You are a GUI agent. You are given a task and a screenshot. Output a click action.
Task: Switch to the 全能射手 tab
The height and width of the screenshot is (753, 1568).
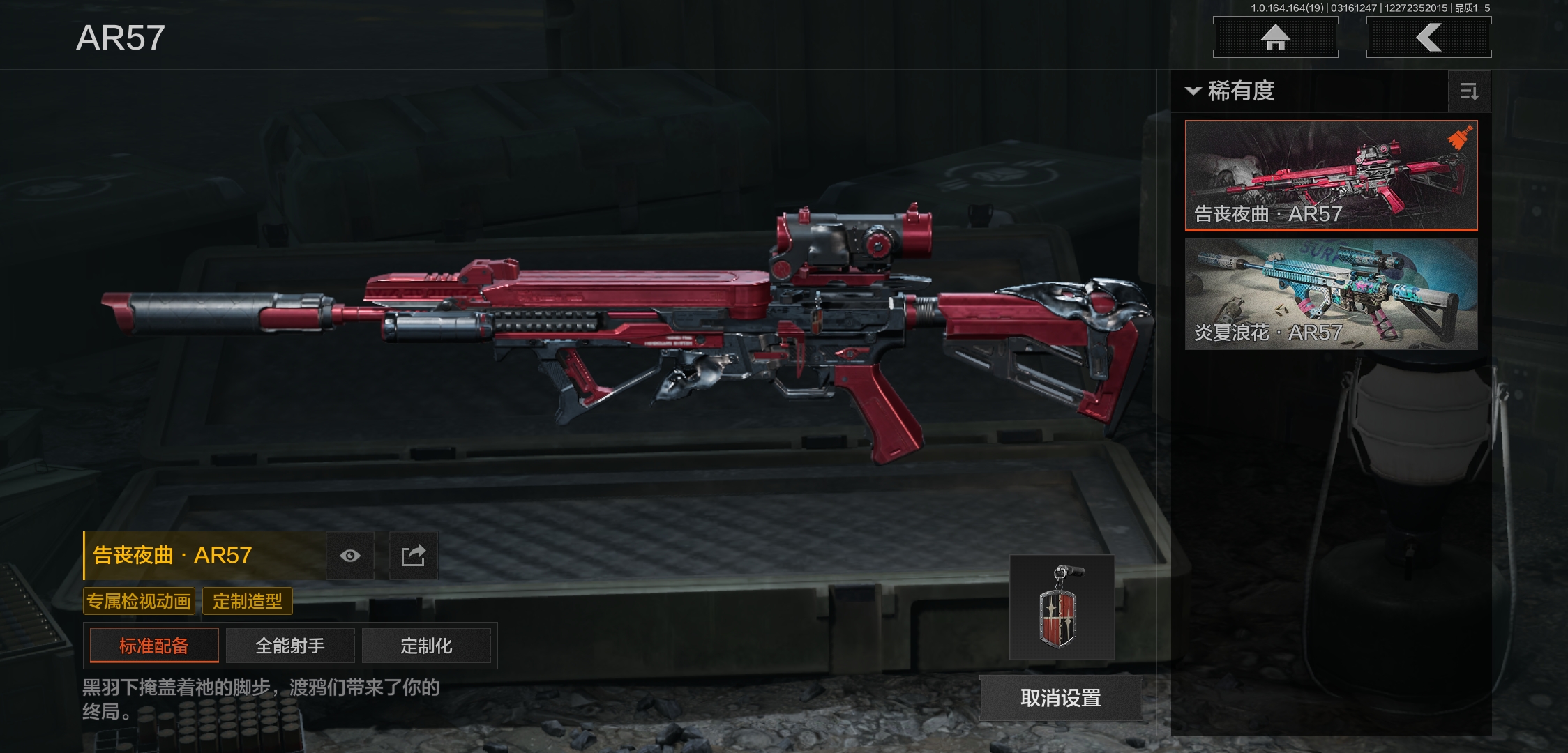290,646
